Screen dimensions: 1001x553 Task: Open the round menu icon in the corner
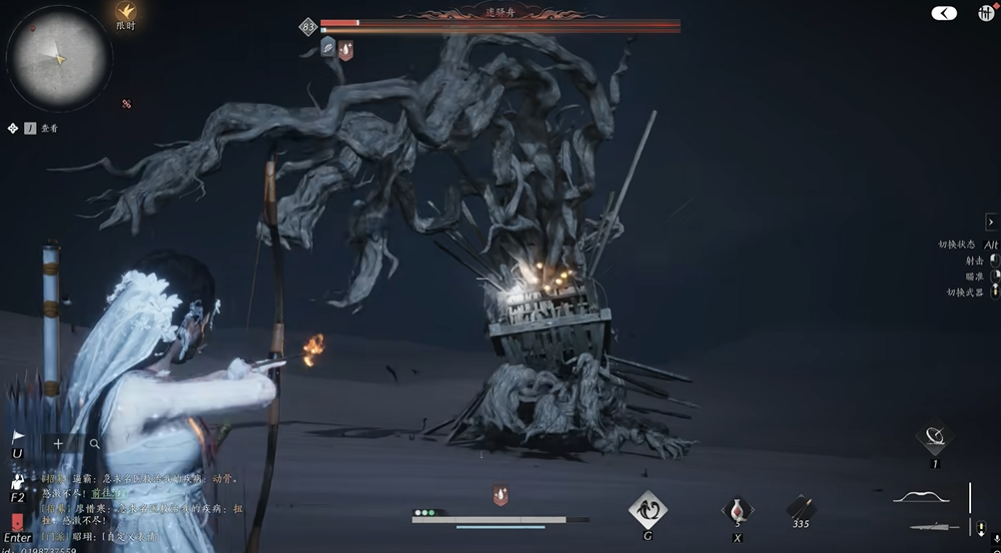click(985, 13)
